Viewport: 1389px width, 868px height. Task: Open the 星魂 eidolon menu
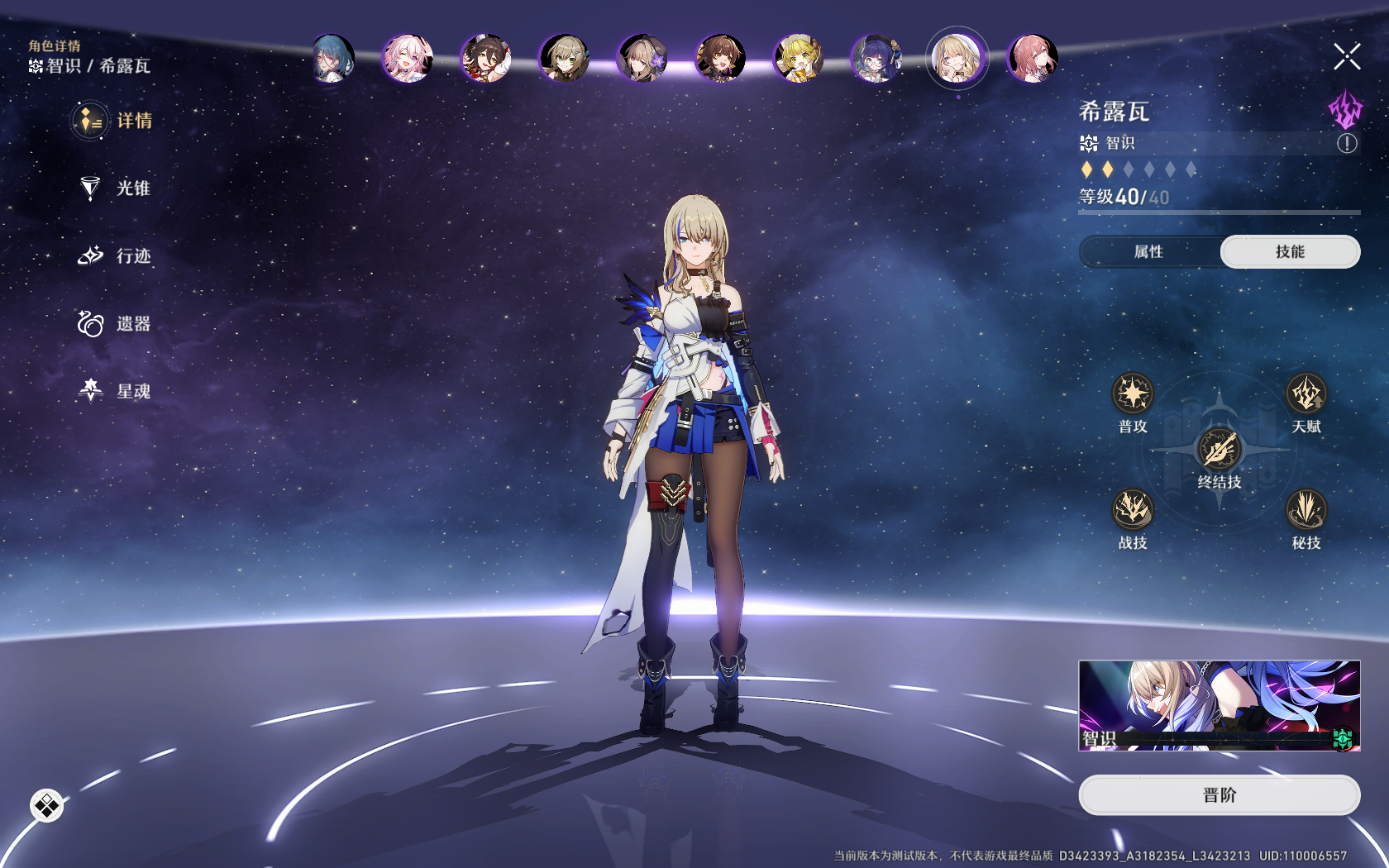(x=115, y=391)
